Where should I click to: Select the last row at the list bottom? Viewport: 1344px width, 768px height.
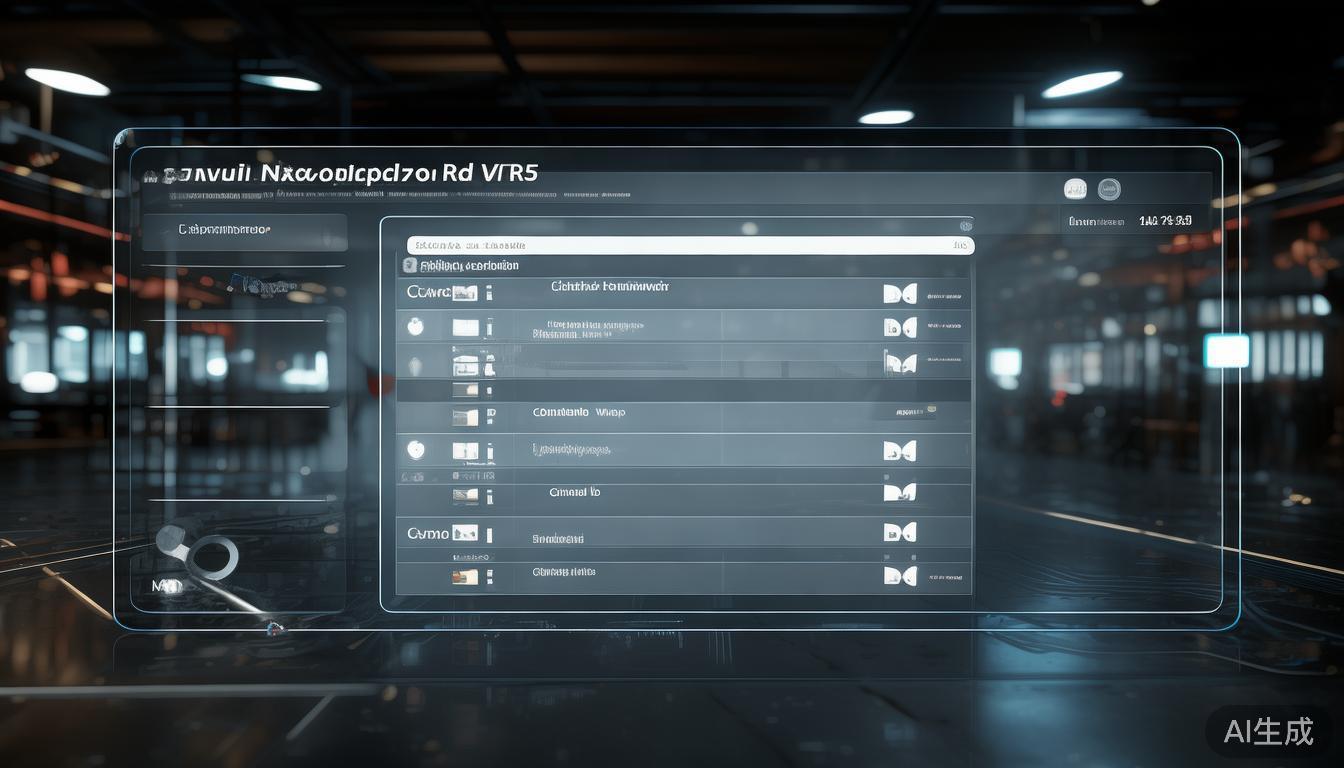click(683, 575)
